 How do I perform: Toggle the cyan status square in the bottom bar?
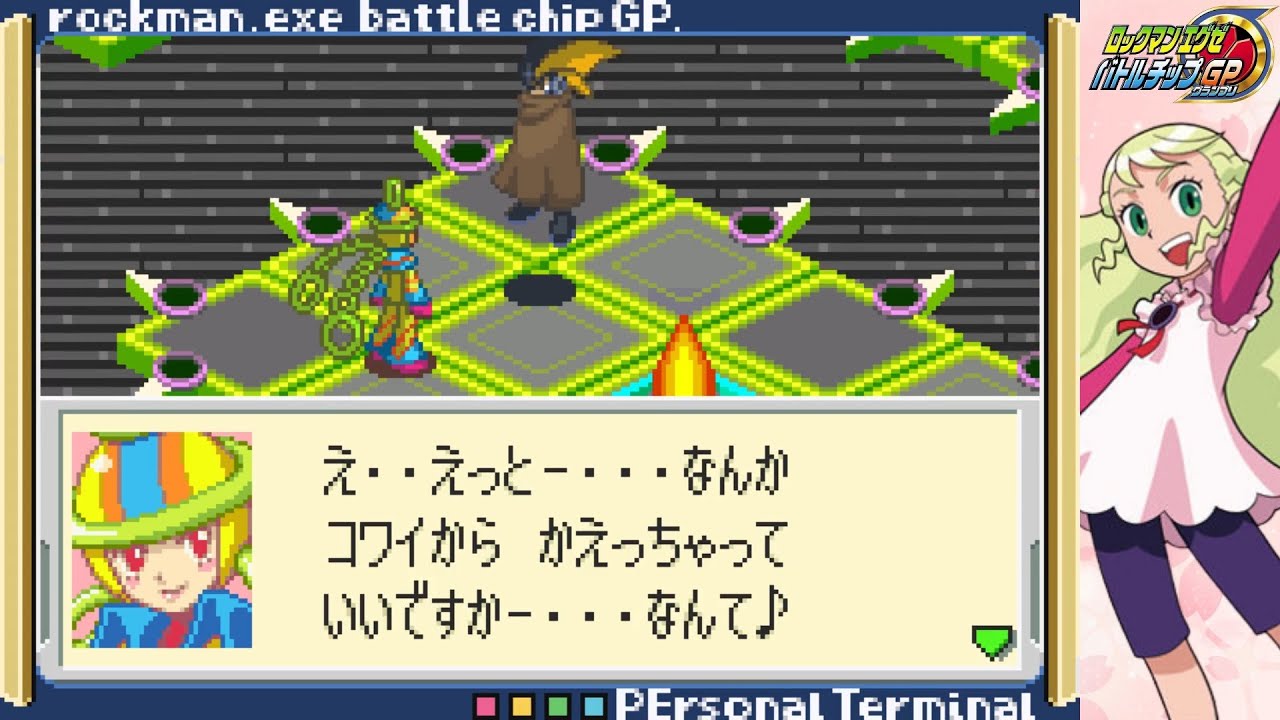point(592,706)
